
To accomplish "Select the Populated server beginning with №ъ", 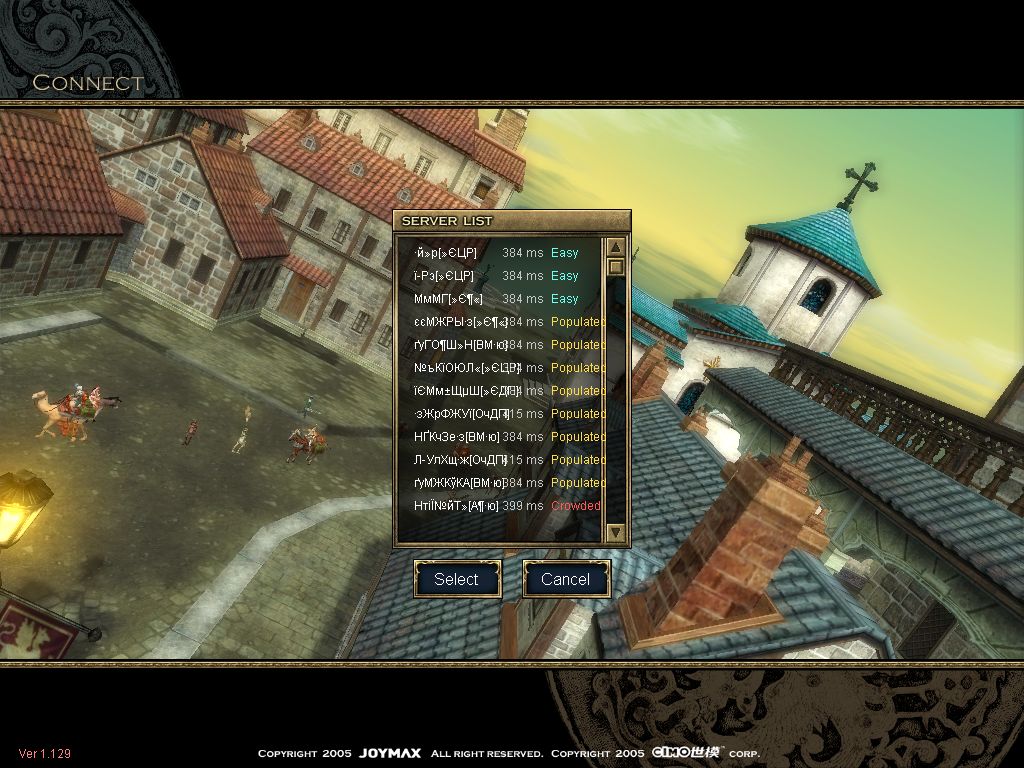I will 500,368.
